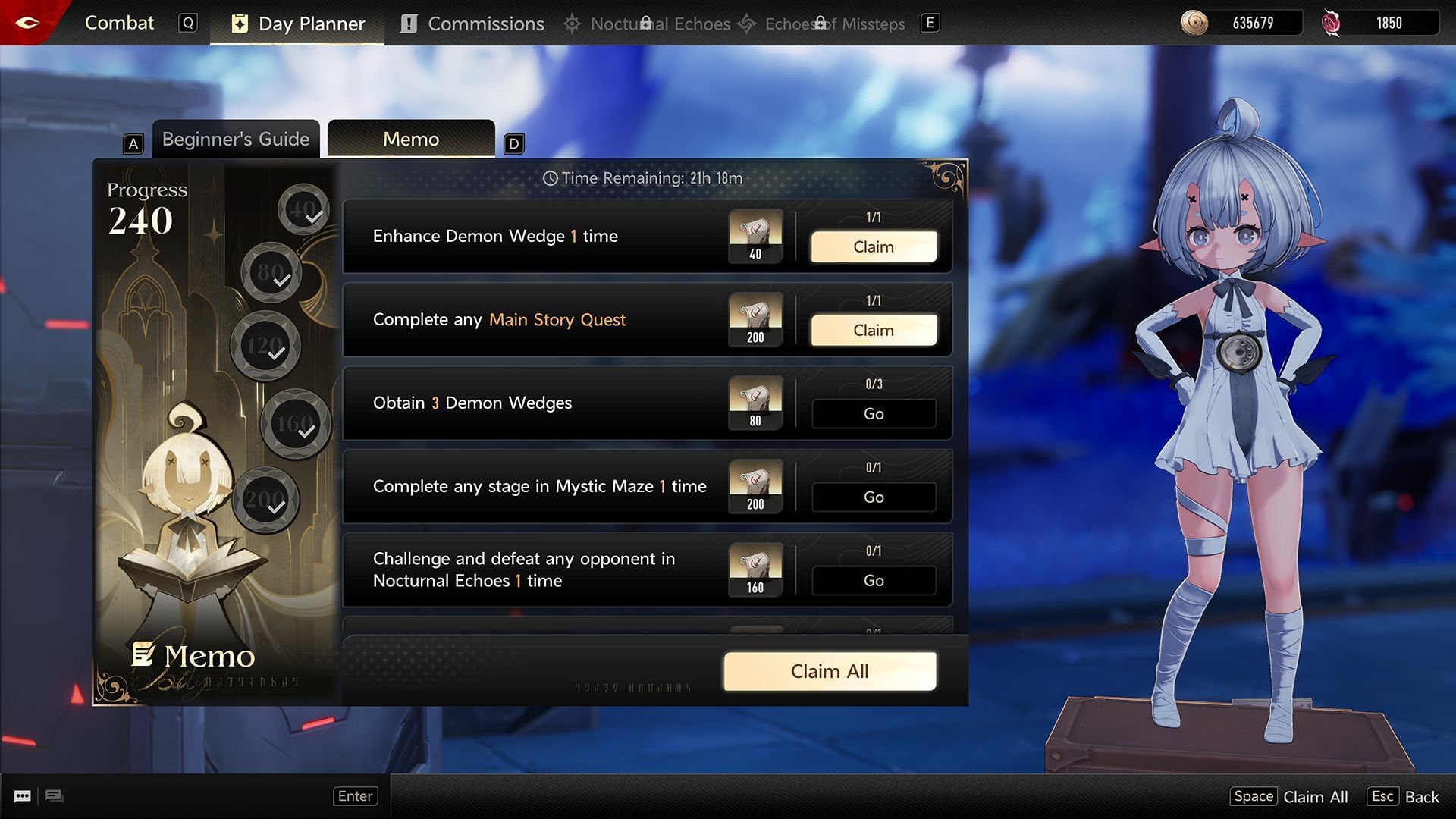Claim the Complete any Main Story Quest reward

click(873, 330)
